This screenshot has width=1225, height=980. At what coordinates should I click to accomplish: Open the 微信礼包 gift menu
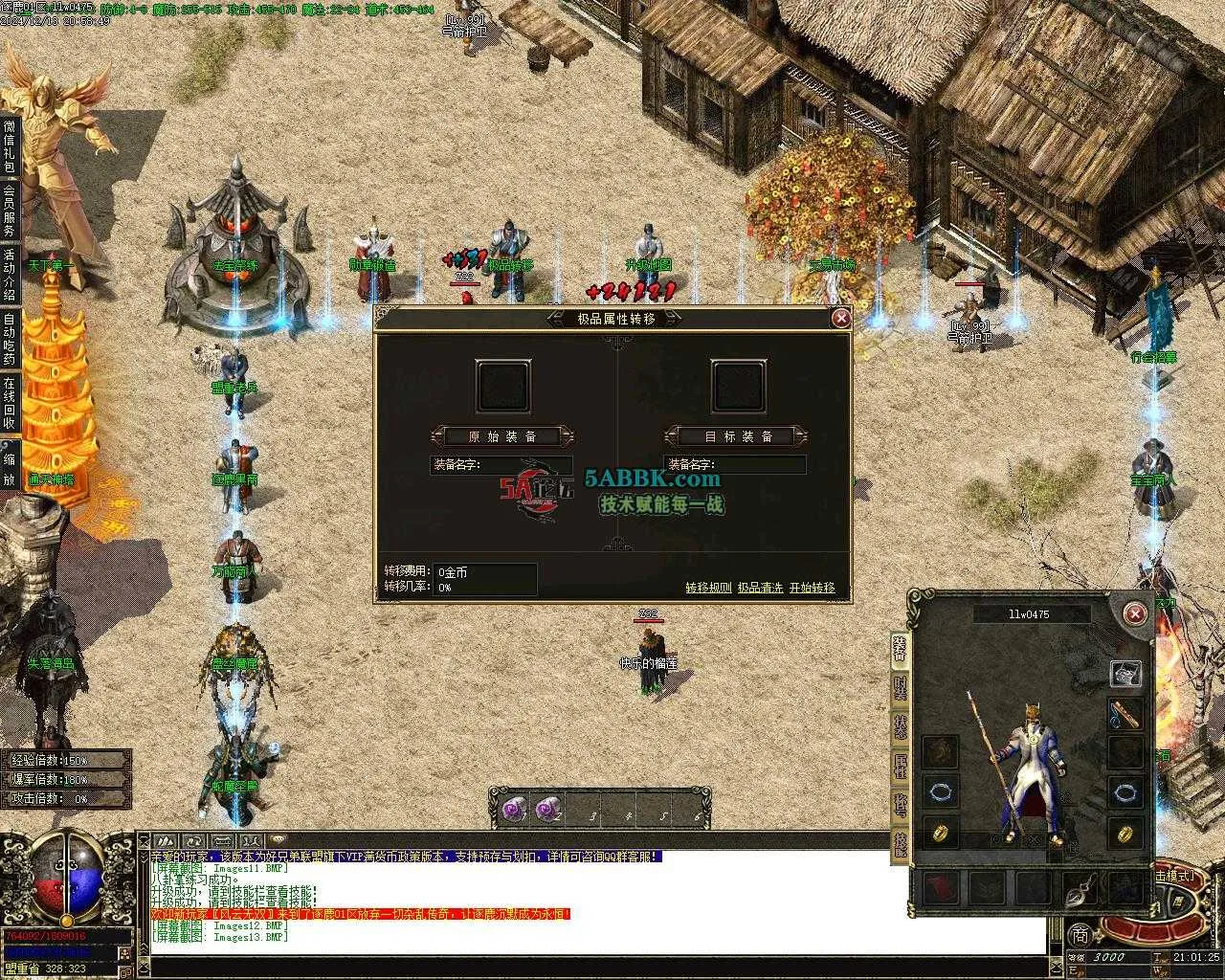point(10,145)
